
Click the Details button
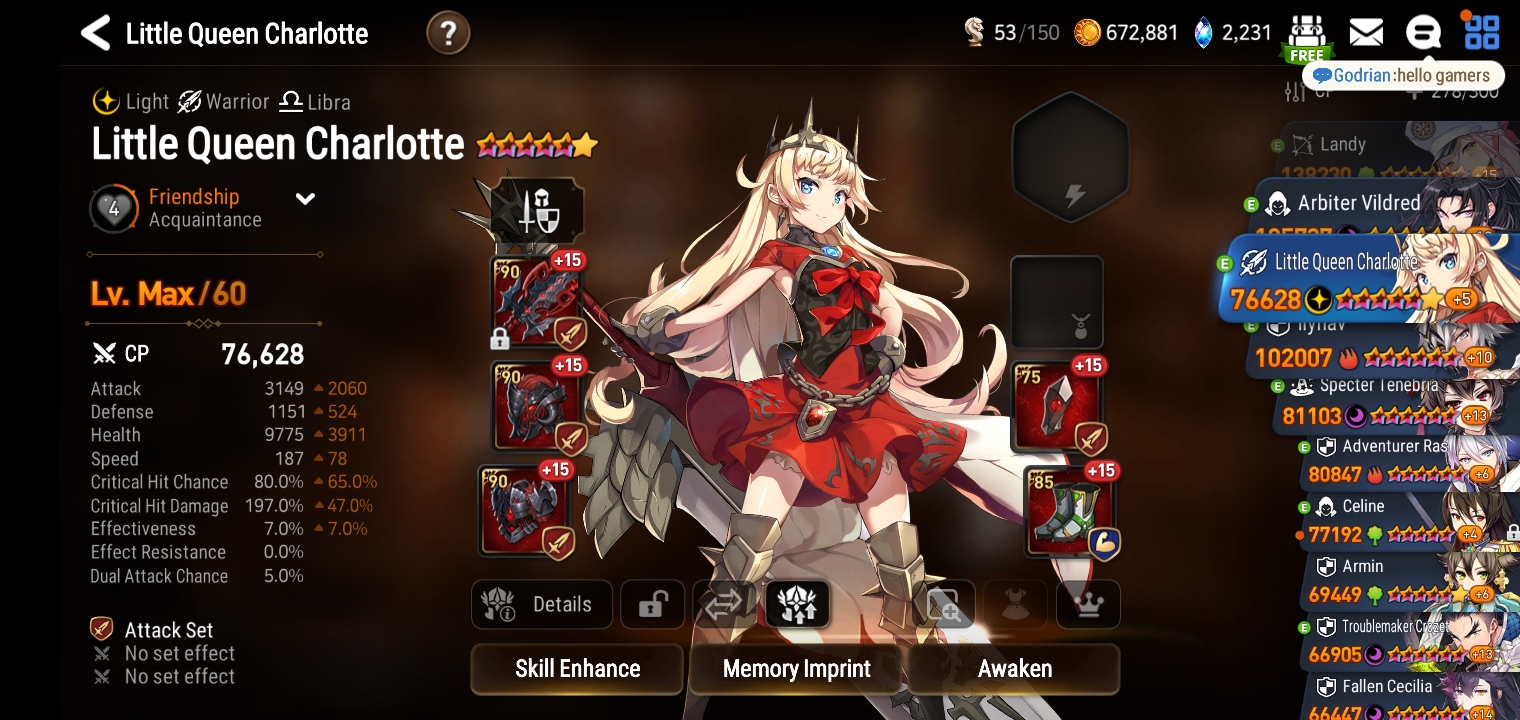pyautogui.click(x=541, y=604)
